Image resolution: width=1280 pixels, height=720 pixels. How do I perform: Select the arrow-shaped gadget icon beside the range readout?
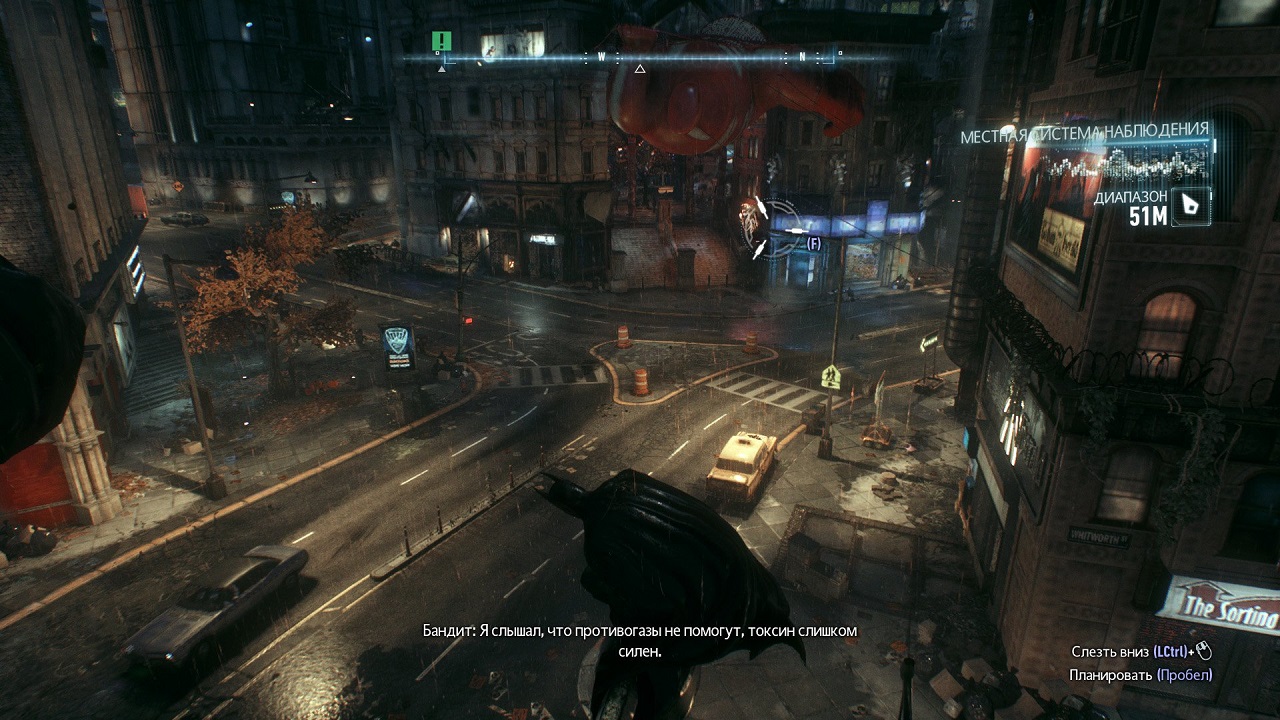1190,206
